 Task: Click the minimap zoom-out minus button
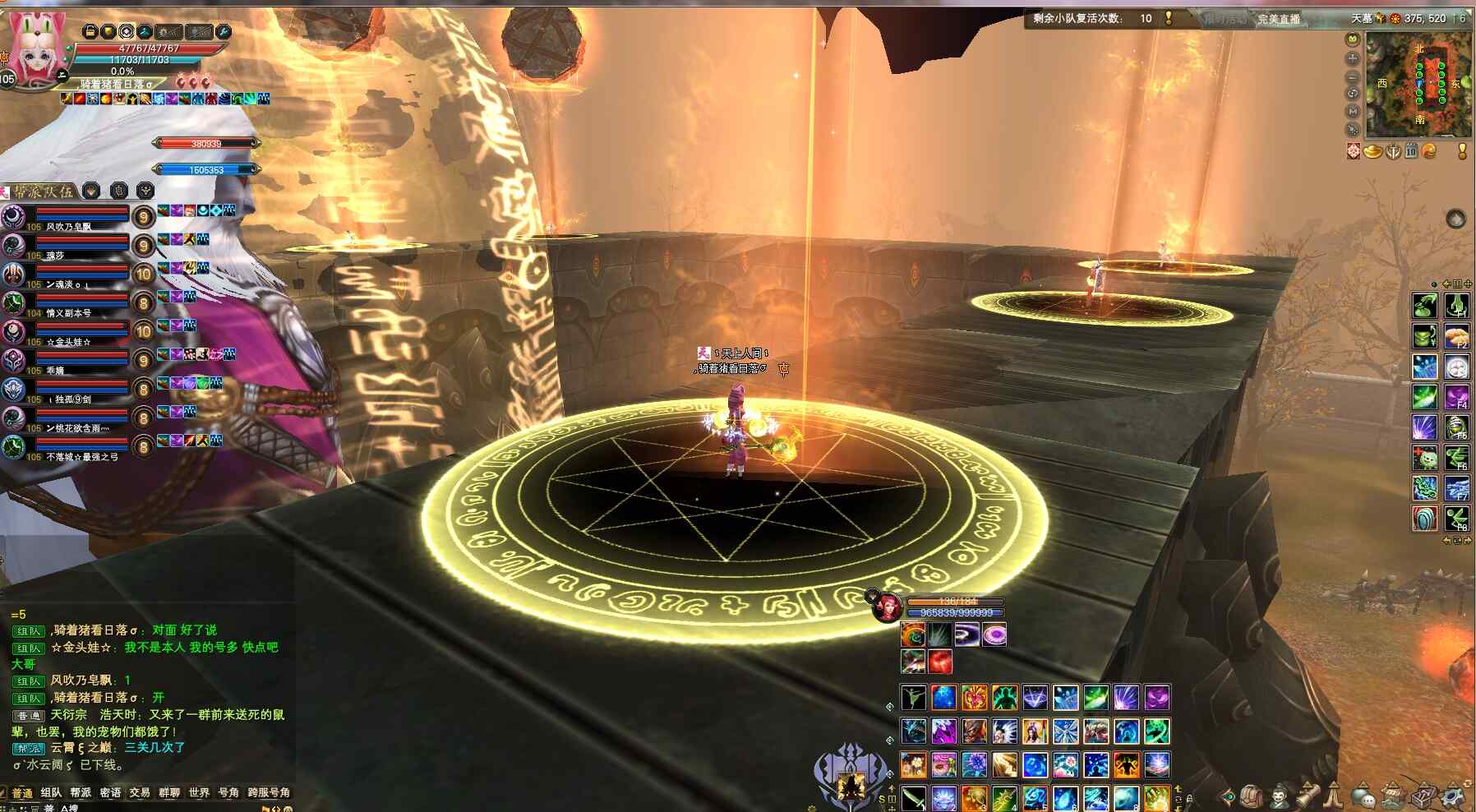coord(1353,76)
